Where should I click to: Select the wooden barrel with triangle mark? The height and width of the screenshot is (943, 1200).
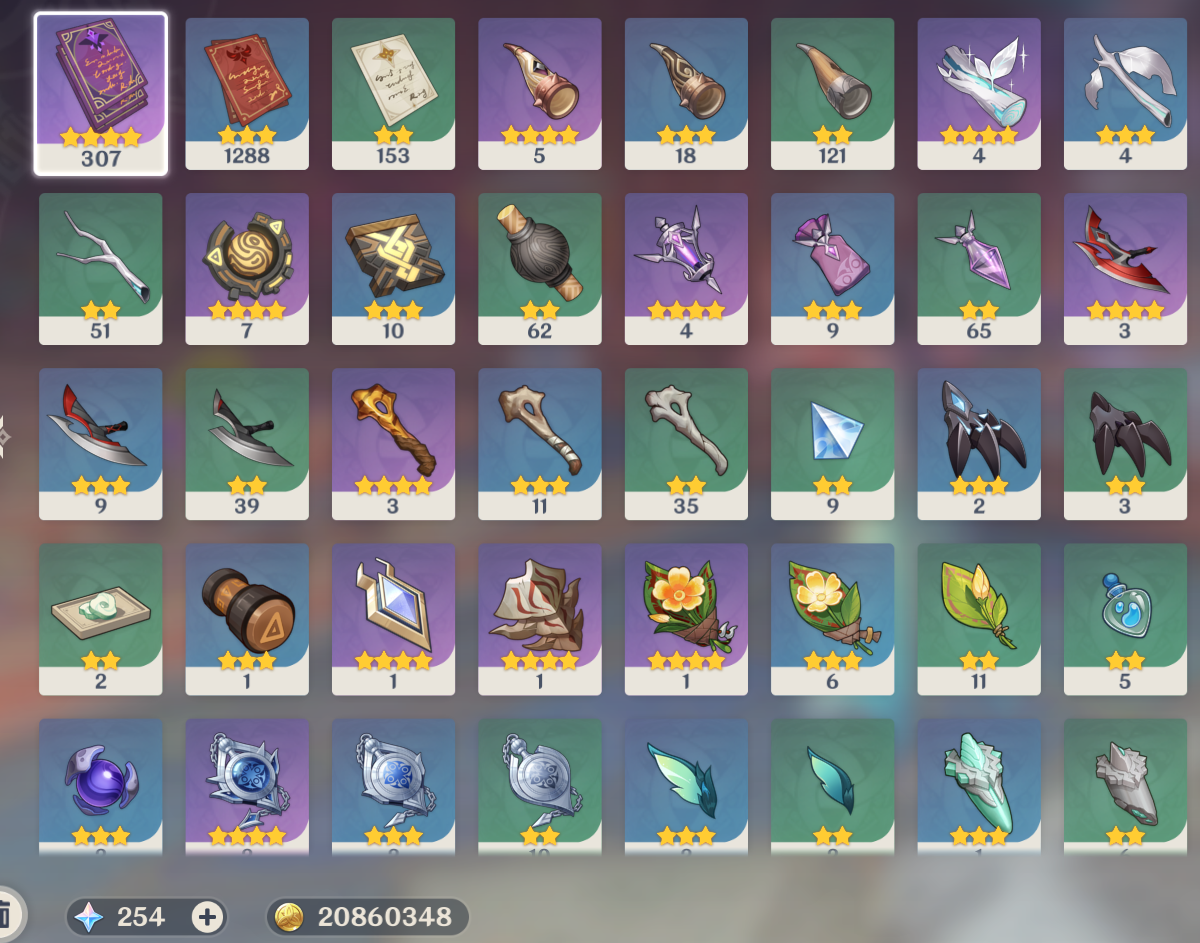[x=247, y=618]
